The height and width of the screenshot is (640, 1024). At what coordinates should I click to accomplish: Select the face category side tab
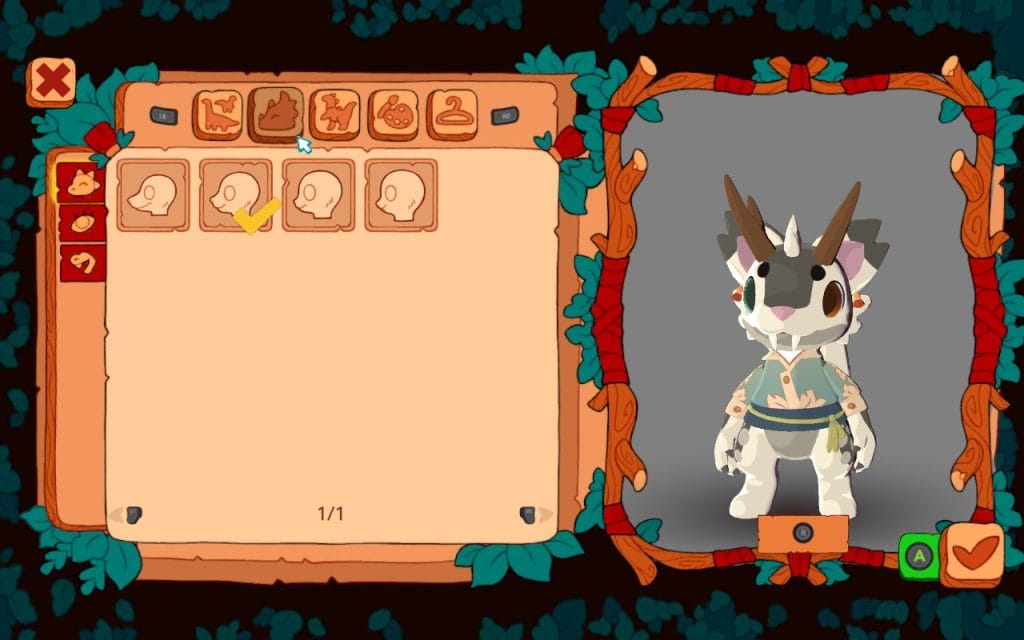tap(82, 183)
